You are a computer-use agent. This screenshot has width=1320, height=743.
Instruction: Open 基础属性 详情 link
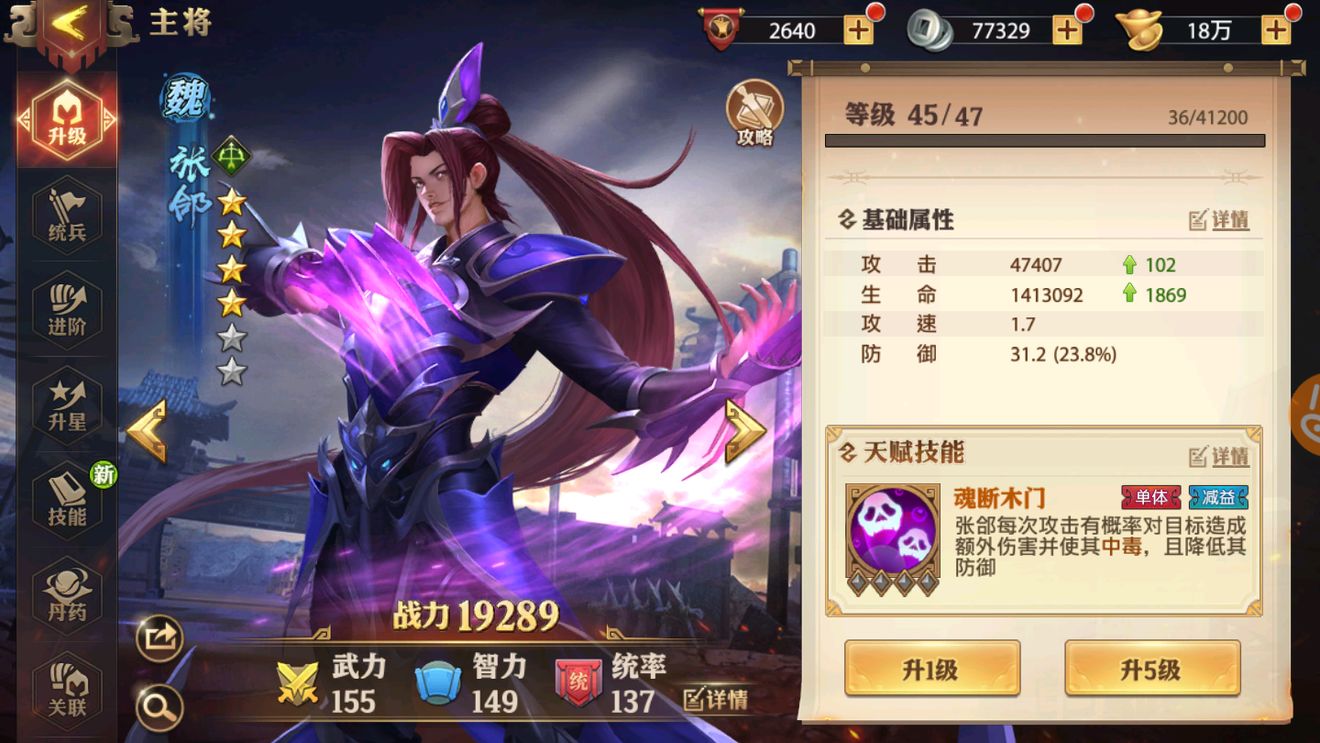pos(1219,220)
